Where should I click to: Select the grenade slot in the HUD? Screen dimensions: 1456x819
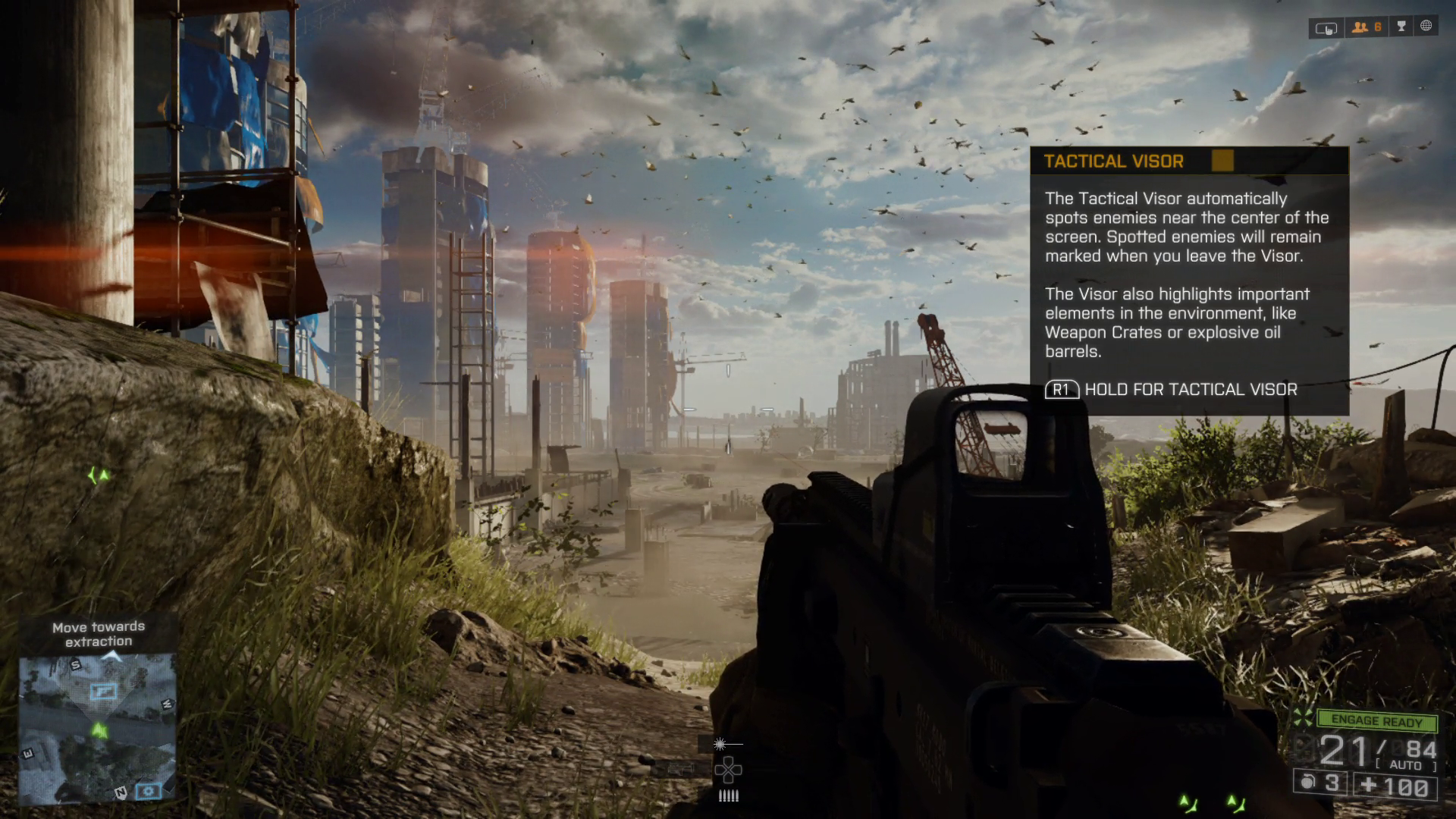[1320, 783]
